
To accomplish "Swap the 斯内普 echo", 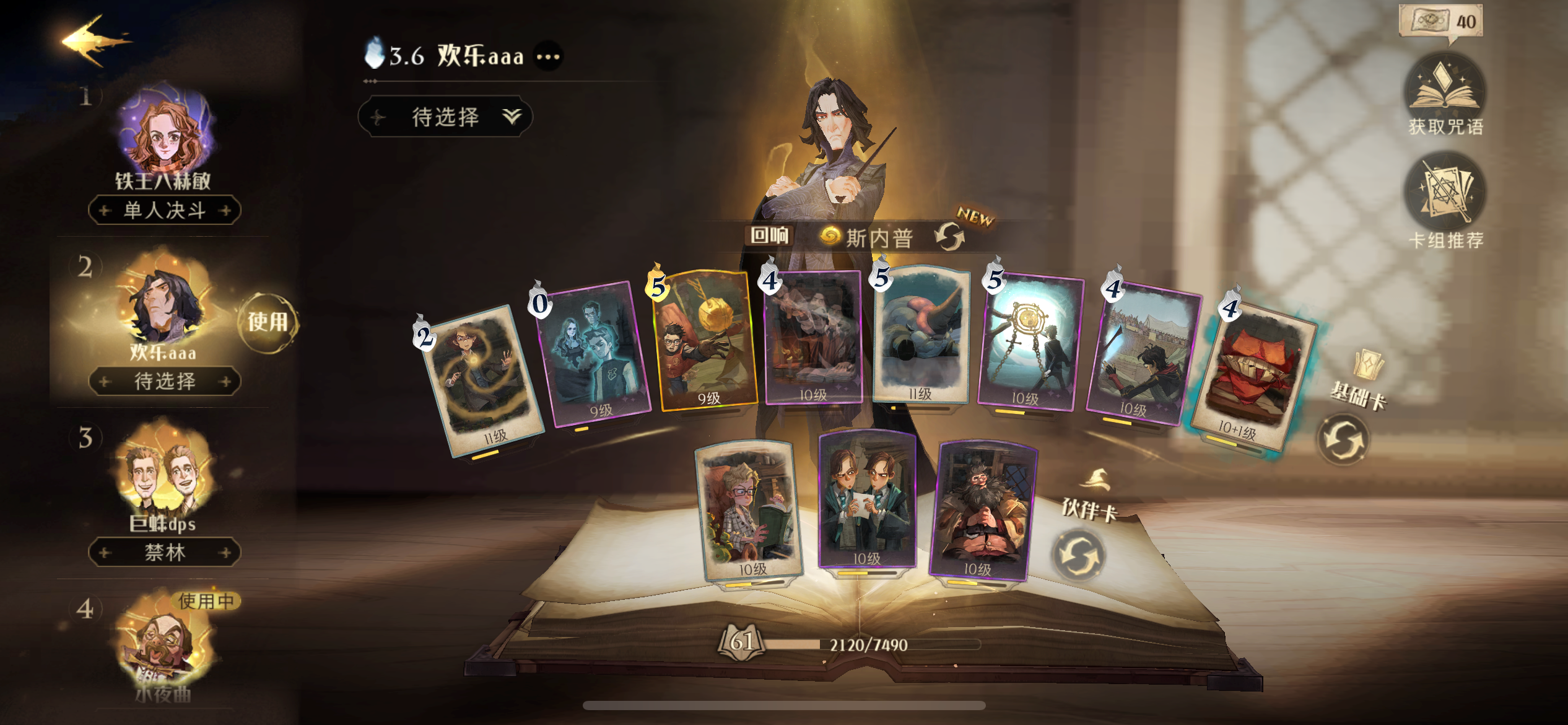I will 949,237.
